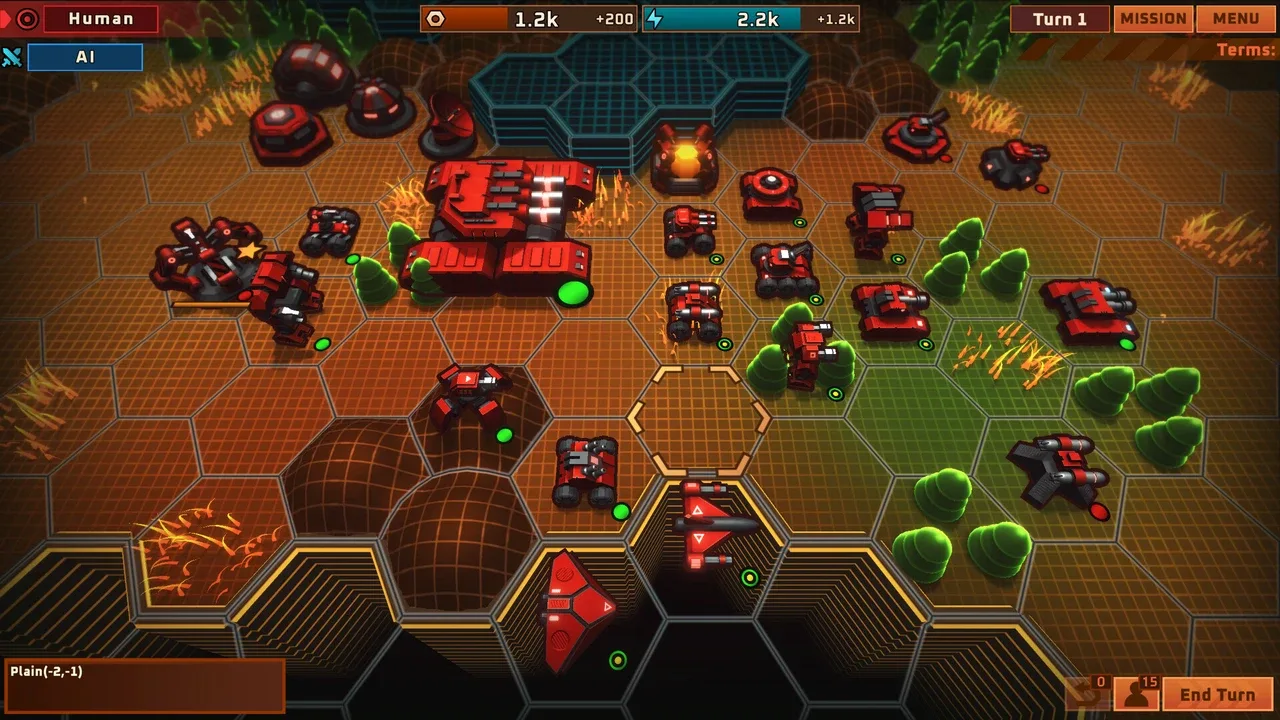Open the game Menu
Viewport: 1280px width, 720px height.
pos(1236,19)
